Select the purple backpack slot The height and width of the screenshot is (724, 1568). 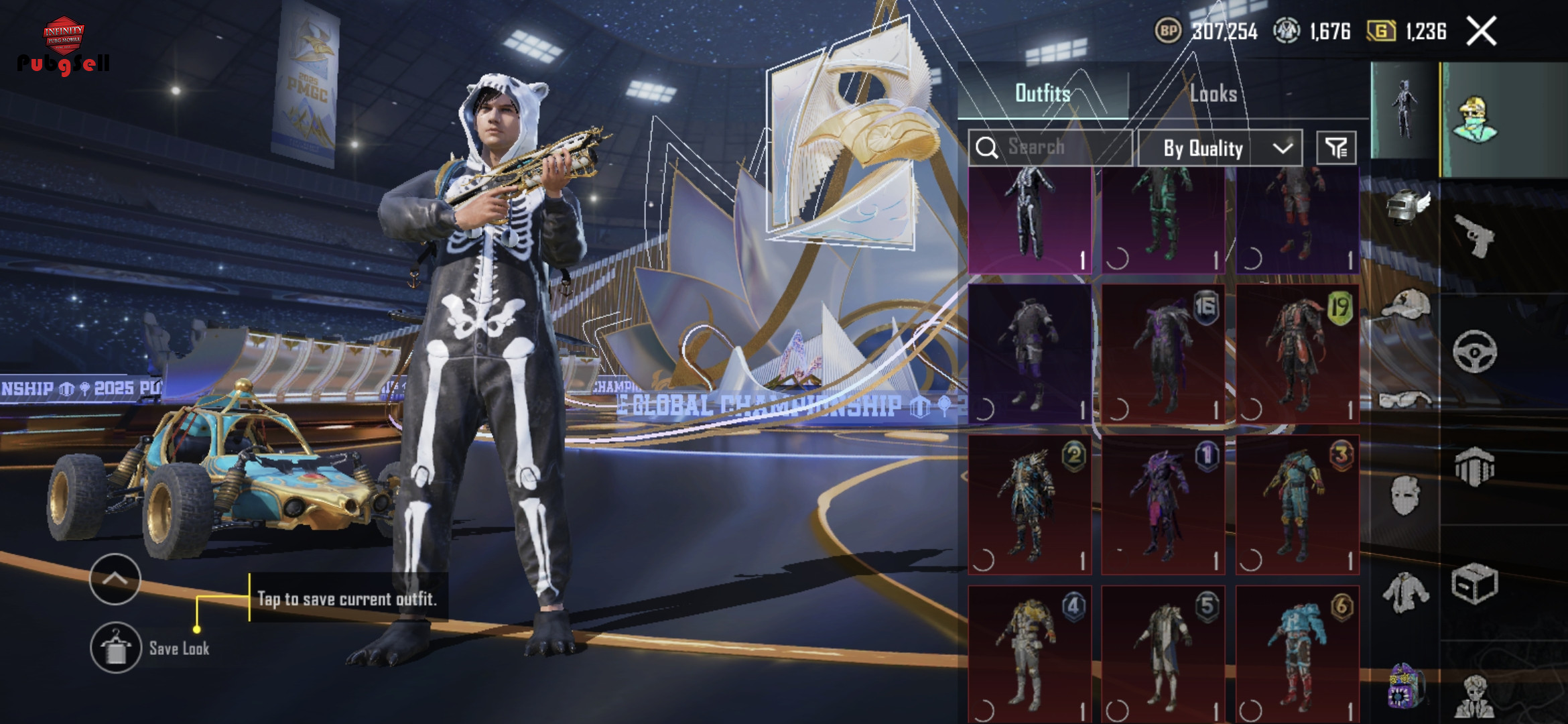pos(1406,686)
